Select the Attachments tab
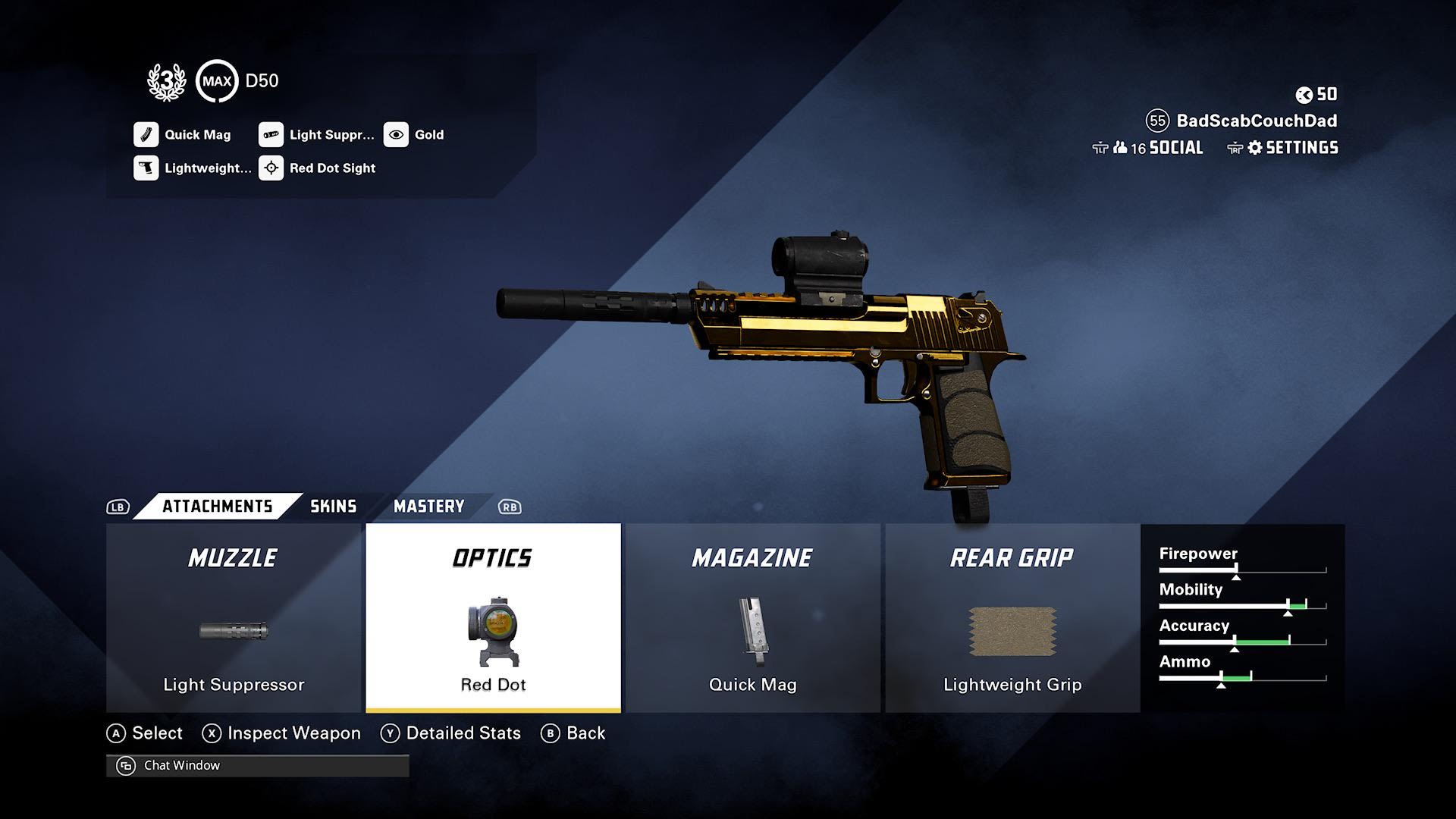This screenshot has width=1456, height=819. point(217,507)
